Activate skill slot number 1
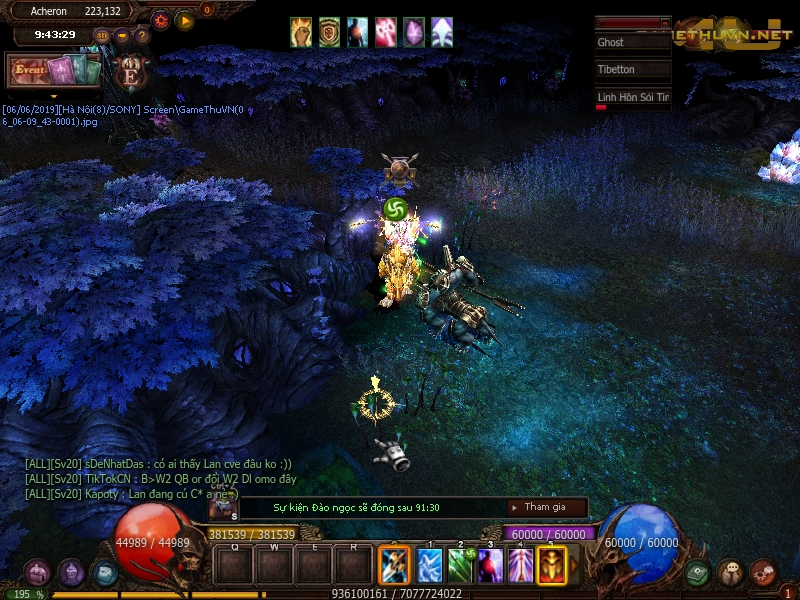The width and height of the screenshot is (800, 600). (429, 565)
